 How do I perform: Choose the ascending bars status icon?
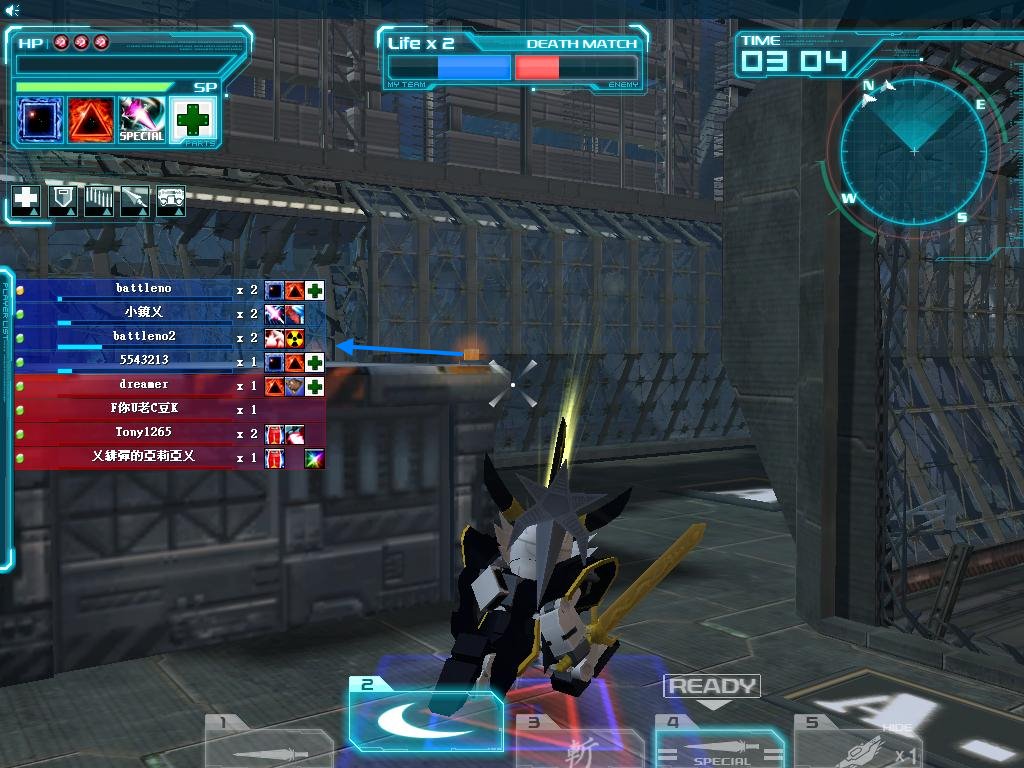pos(99,200)
